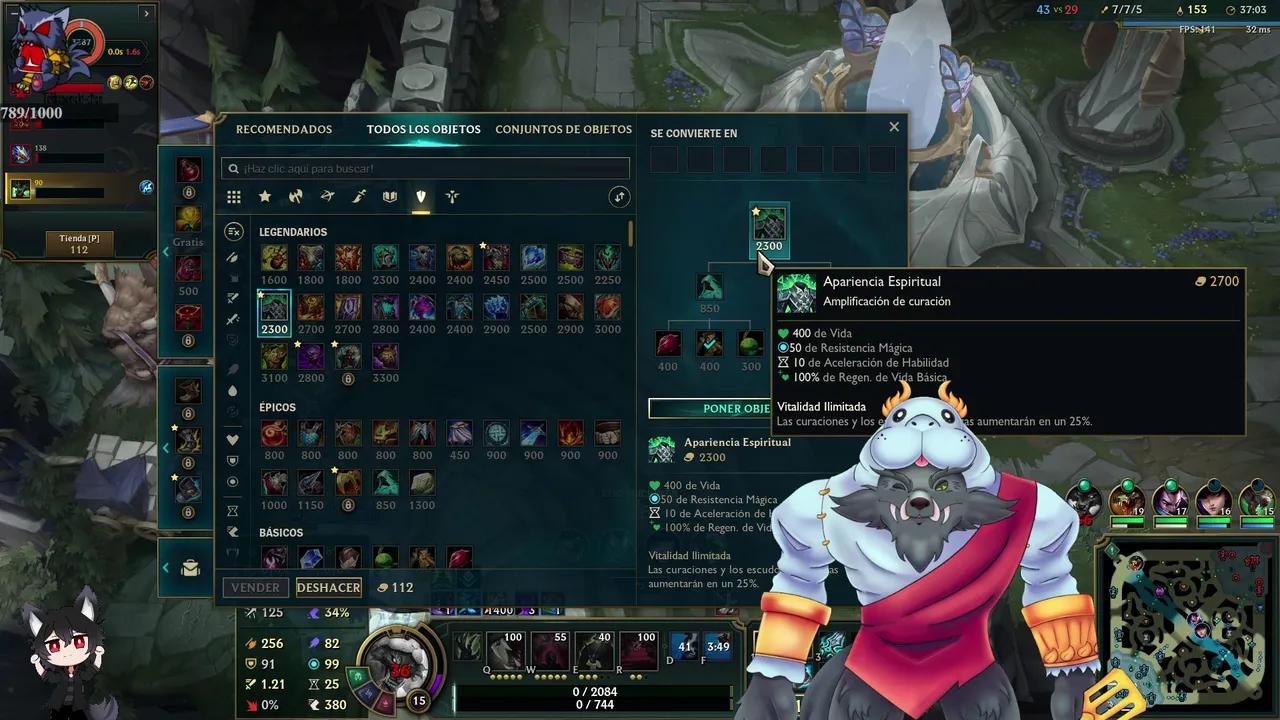1280x720 pixels.
Task: Collapse the panel using the chevron near Gratis
Action: [166, 251]
